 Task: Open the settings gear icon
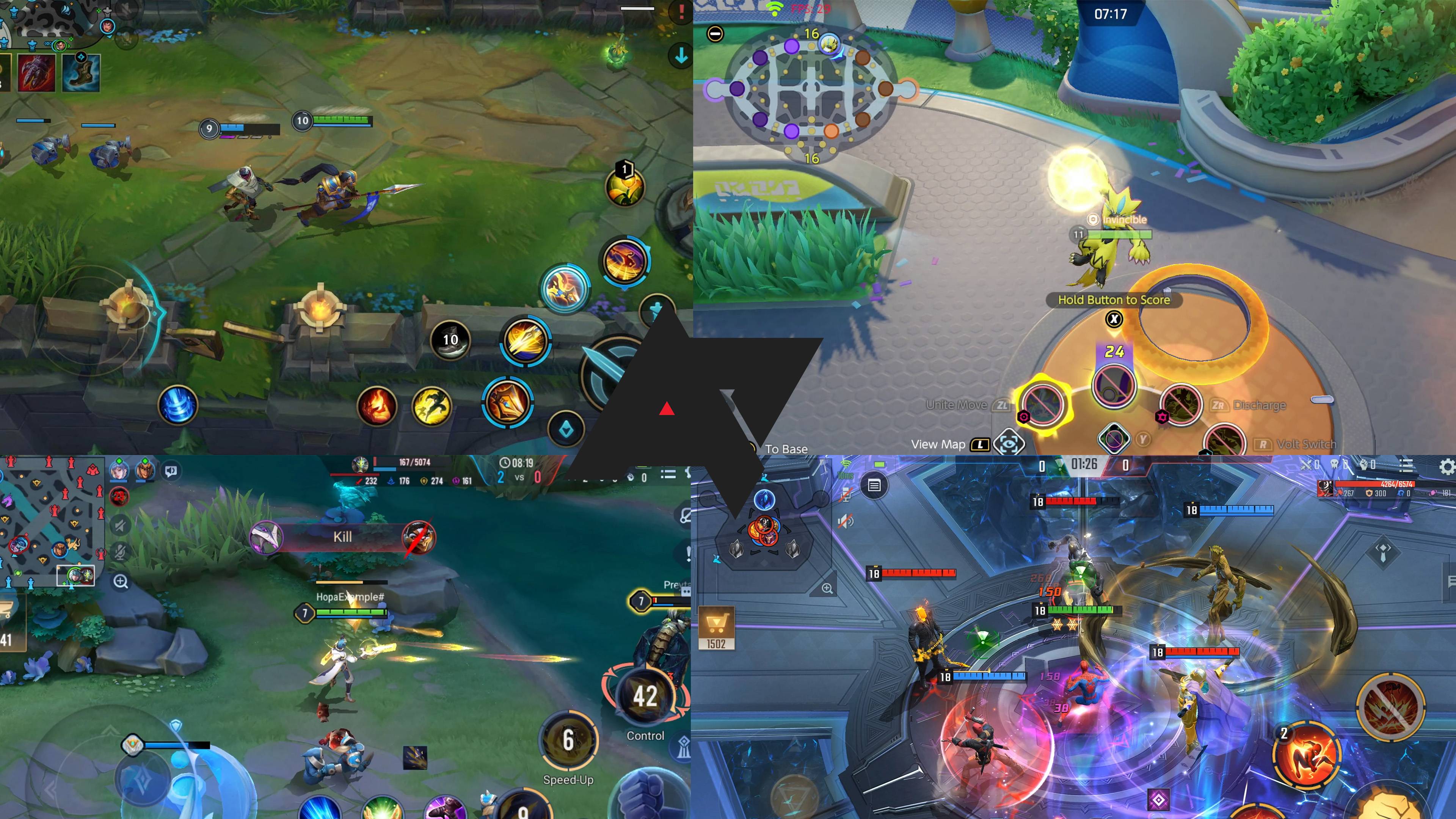click(1446, 467)
